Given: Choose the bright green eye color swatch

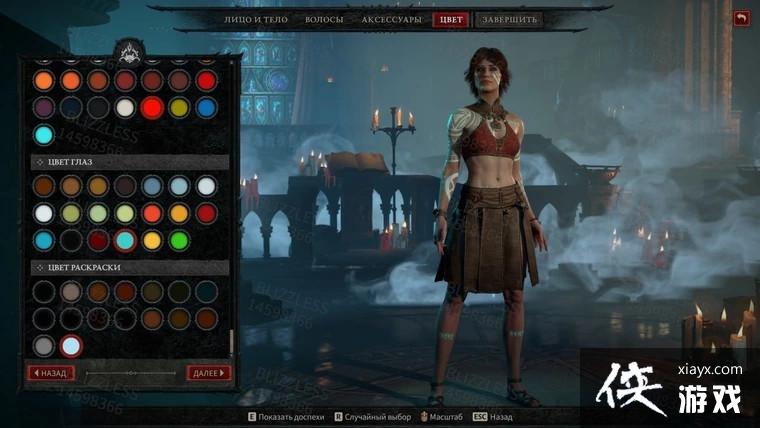Looking at the screenshot, I should [x=179, y=240].
